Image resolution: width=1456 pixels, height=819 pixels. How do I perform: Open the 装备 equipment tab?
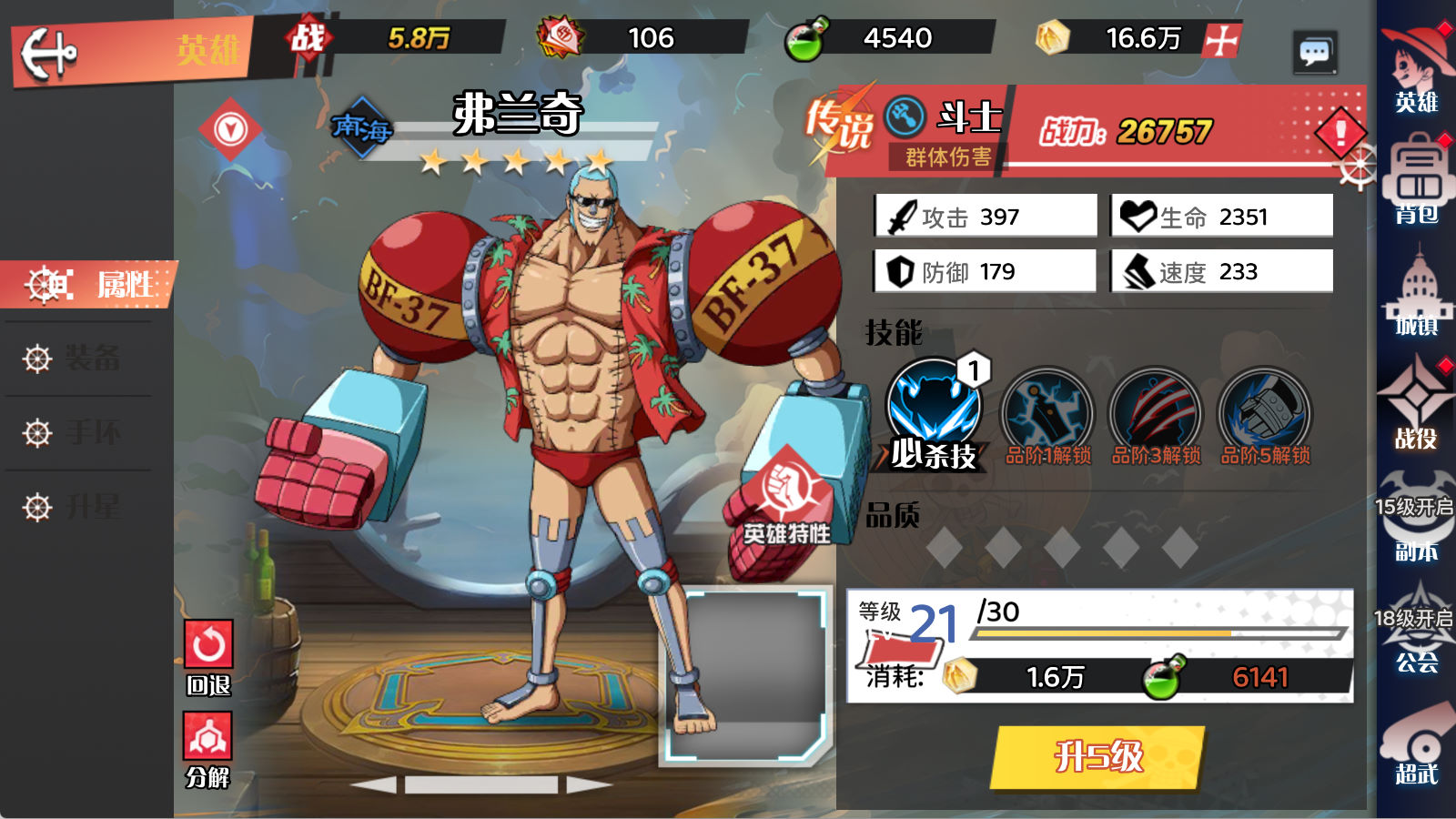coord(89,359)
